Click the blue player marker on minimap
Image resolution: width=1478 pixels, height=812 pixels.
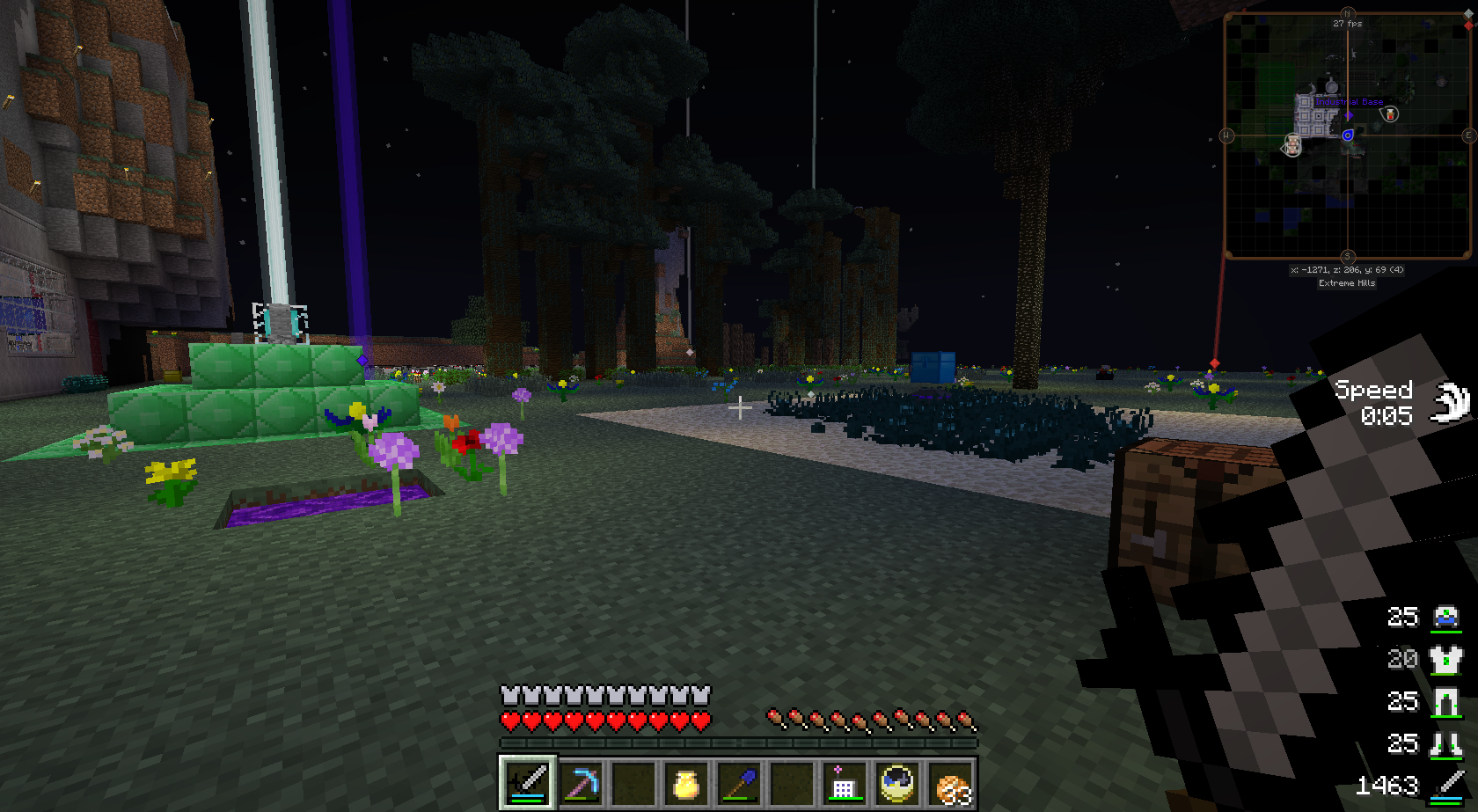pyautogui.click(x=1348, y=135)
